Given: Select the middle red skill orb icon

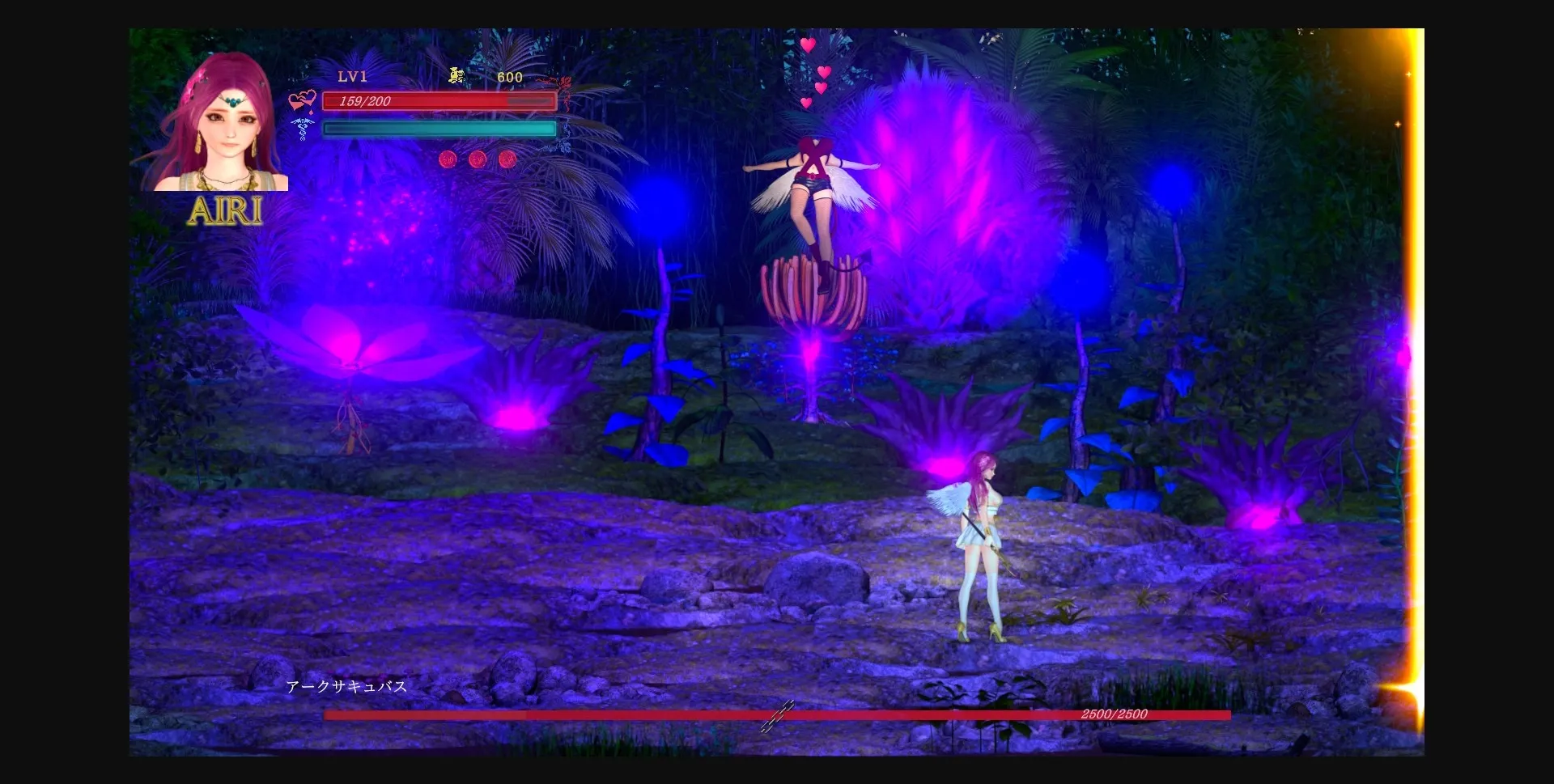Looking at the screenshot, I should point(478,159).
